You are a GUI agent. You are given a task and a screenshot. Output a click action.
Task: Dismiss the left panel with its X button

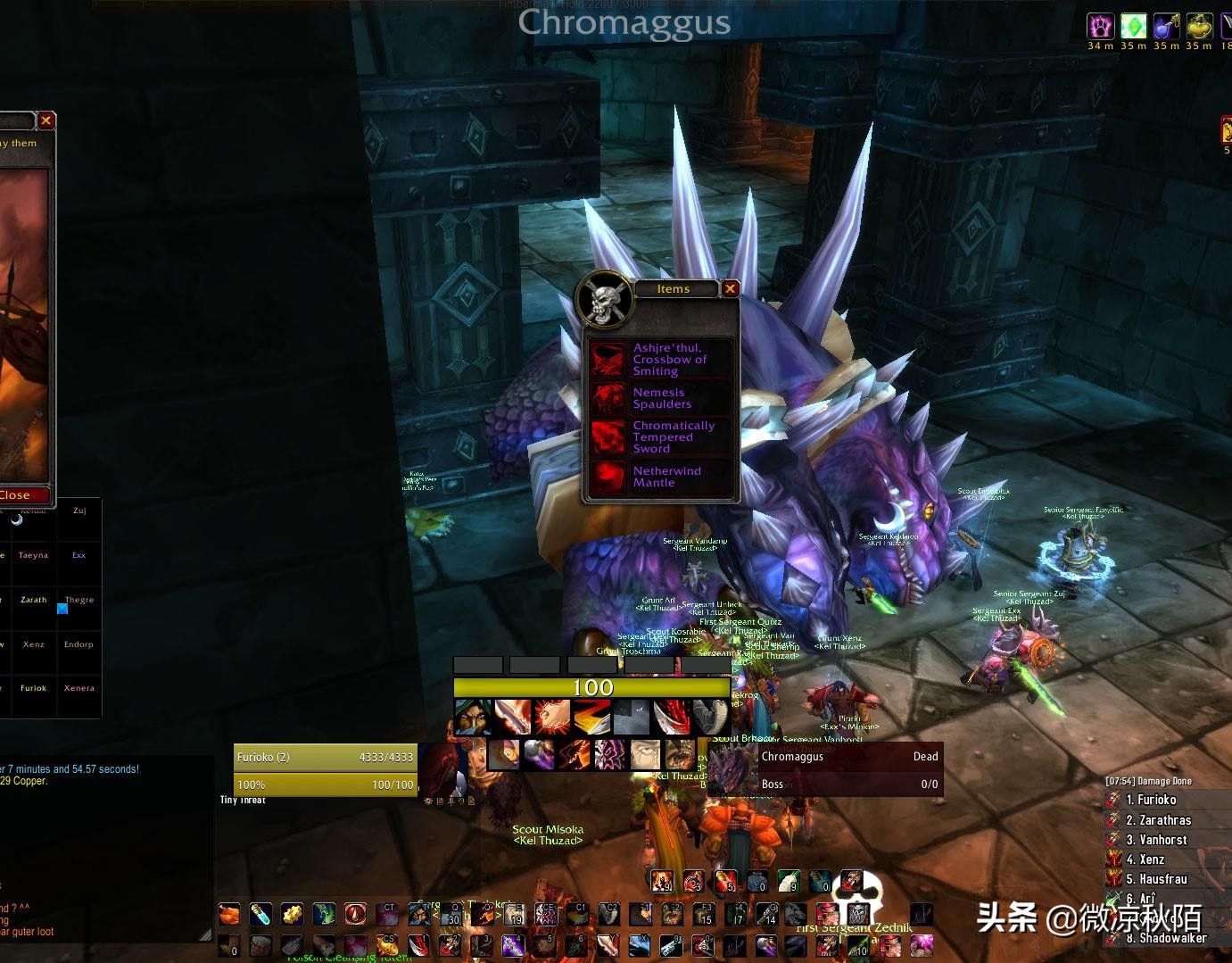(46, 120)
